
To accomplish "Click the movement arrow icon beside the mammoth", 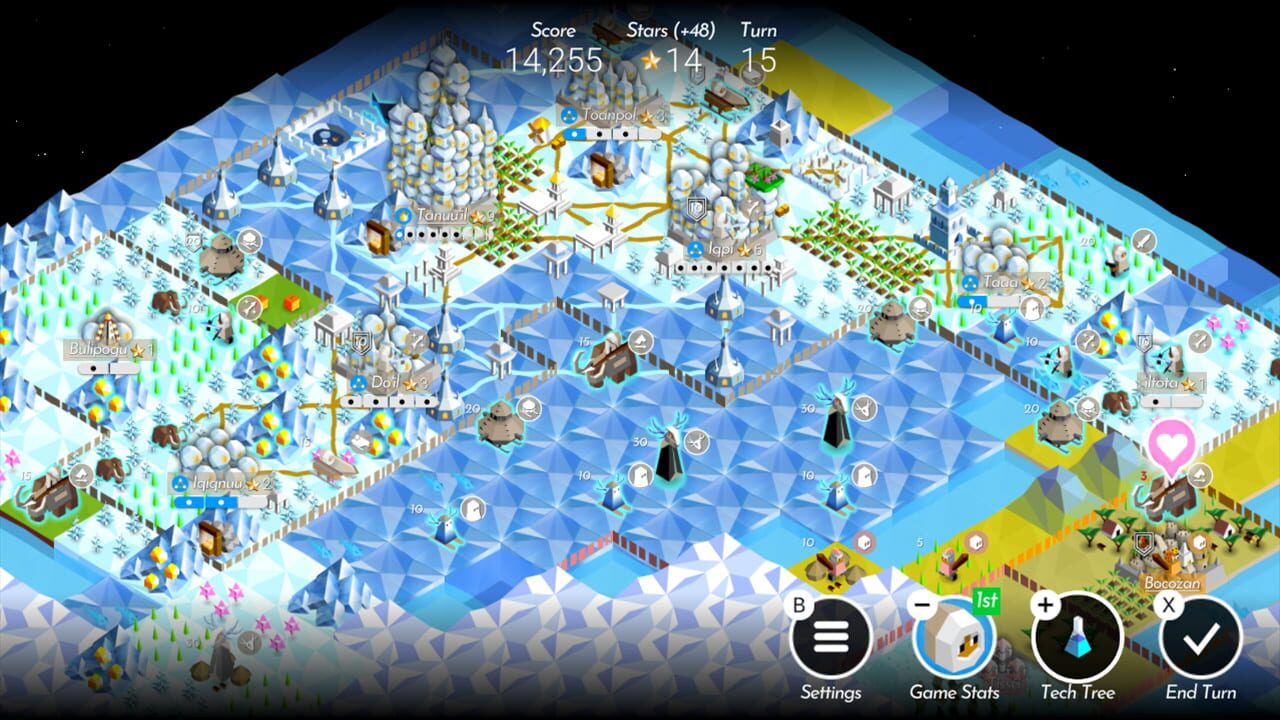I will pyautogui.click(x=1199, y=473).
